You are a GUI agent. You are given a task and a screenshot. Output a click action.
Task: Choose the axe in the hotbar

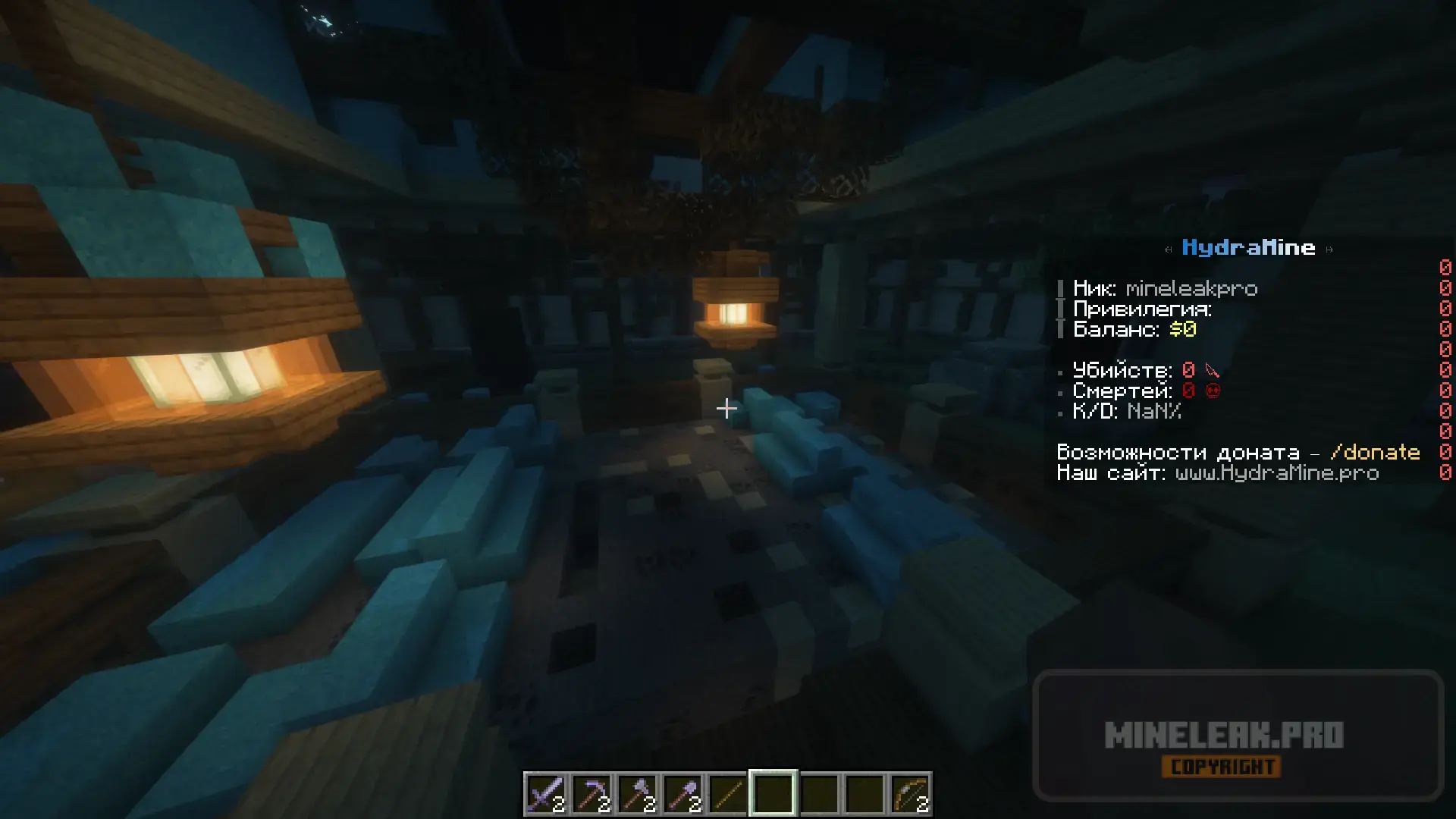pyautogui.click(x=637, y=794)
